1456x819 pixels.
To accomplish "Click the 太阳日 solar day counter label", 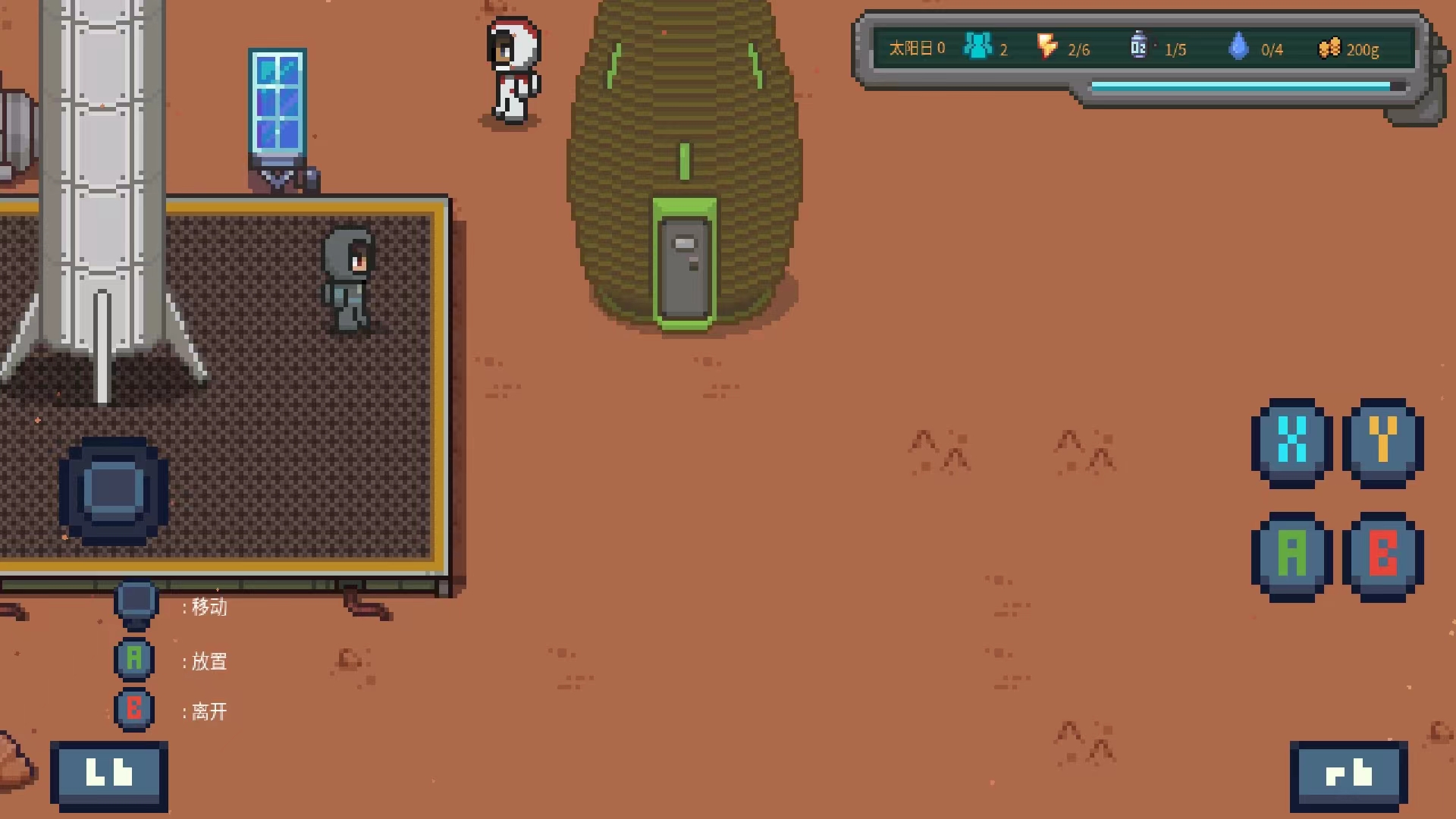I will pyautogui.click(x=912, y=47).
